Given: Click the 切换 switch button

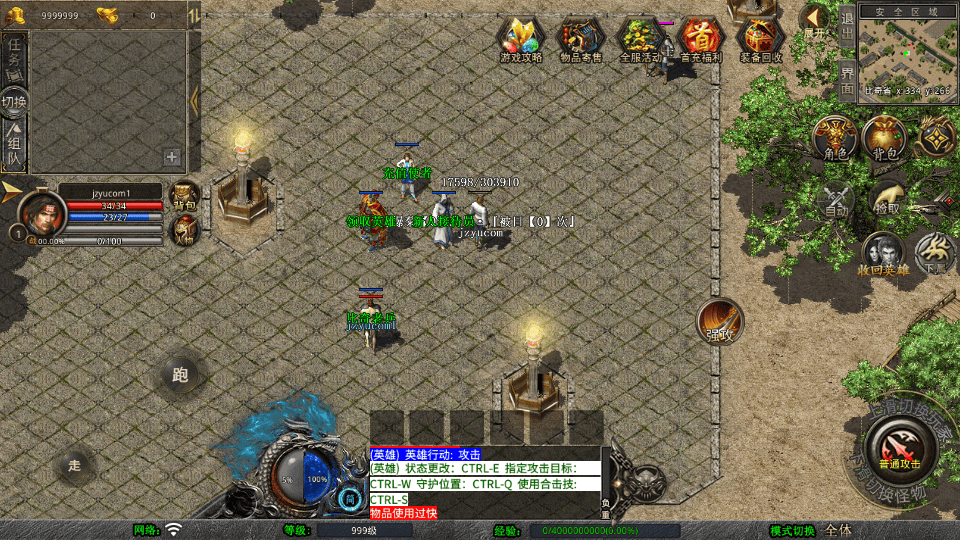Looking at the screenshot, I should (x=14, y=102).
